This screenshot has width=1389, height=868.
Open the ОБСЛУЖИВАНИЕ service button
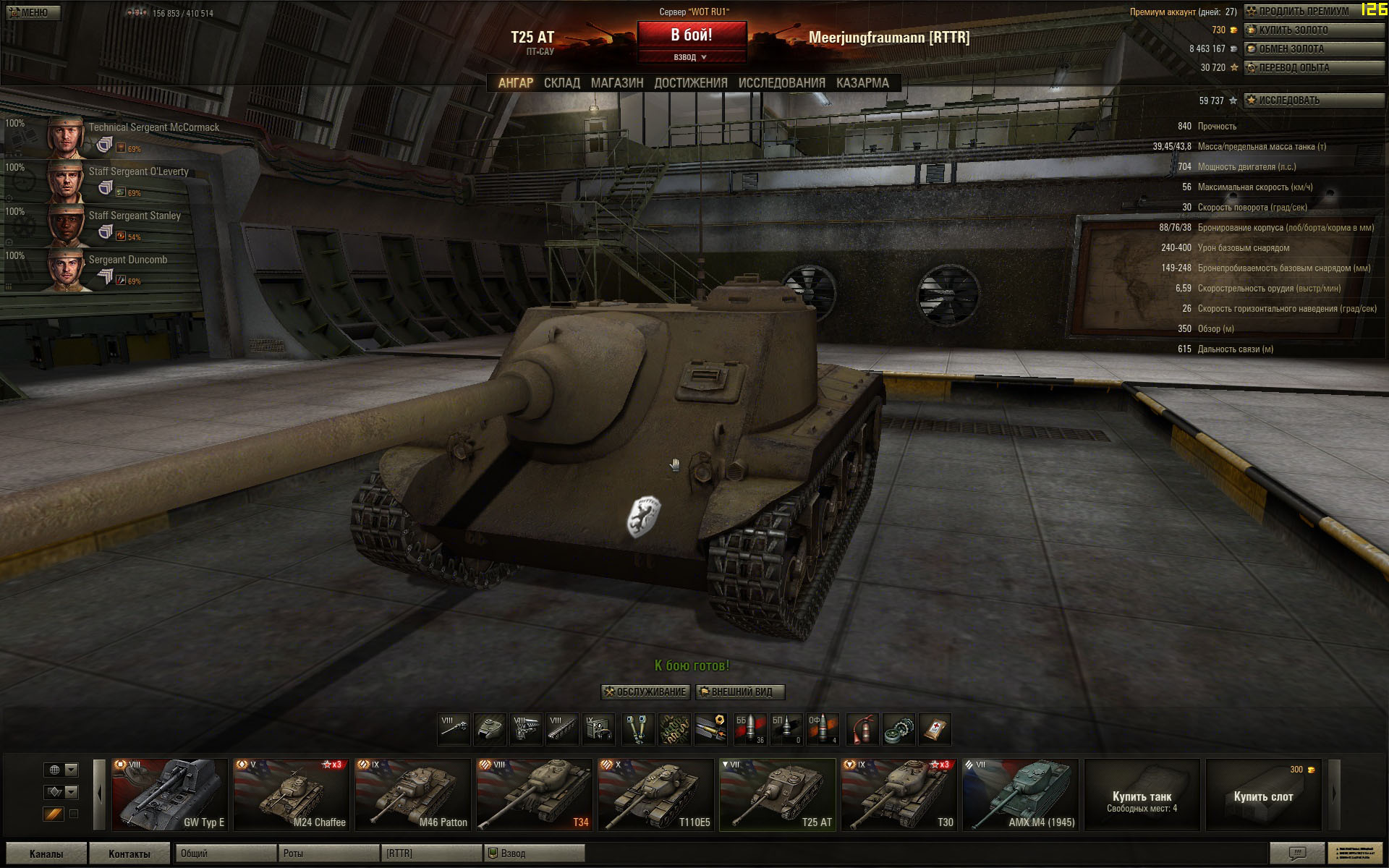click(645, 692)
